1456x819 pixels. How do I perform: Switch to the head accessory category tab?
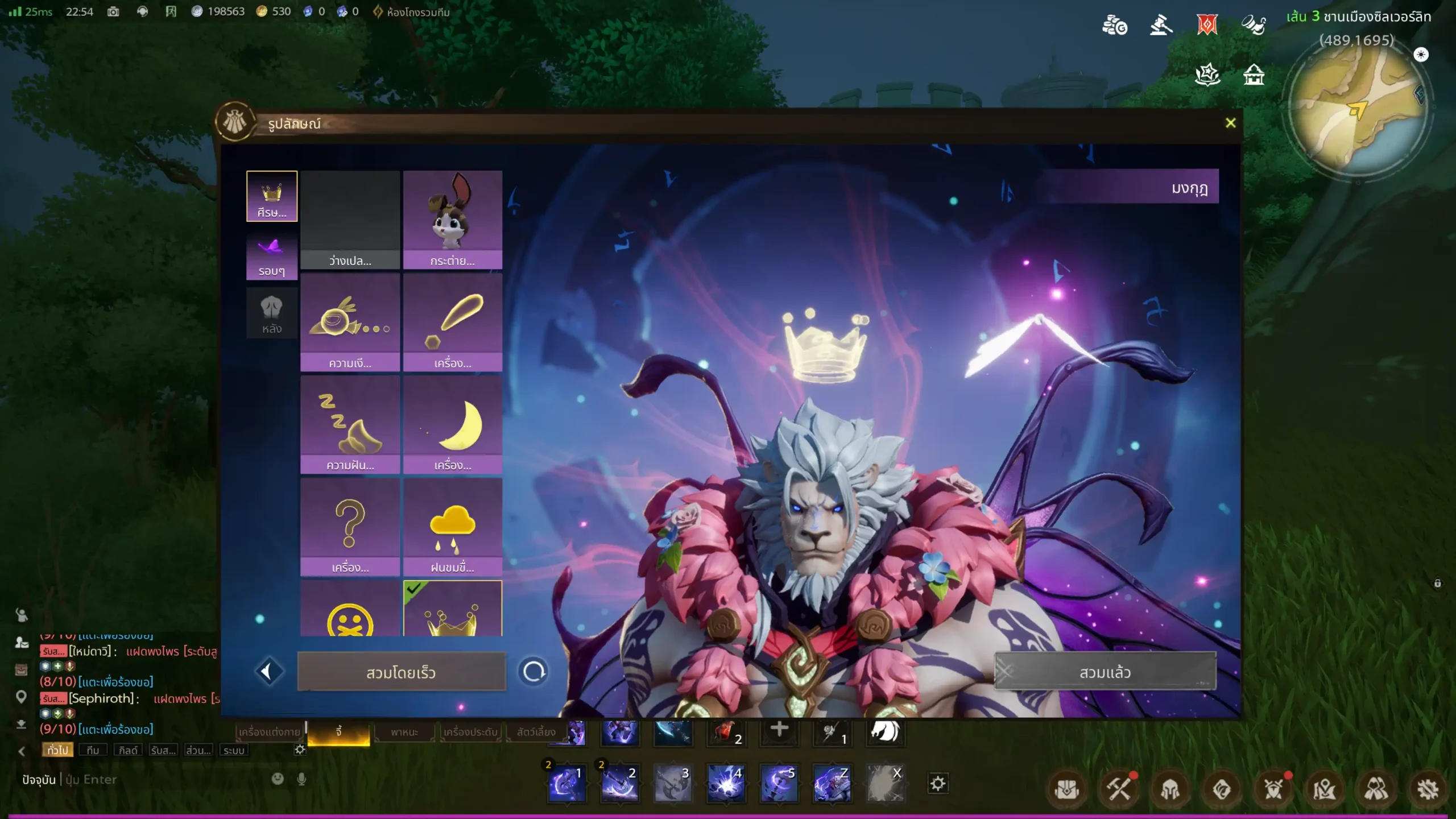(272, 196)
